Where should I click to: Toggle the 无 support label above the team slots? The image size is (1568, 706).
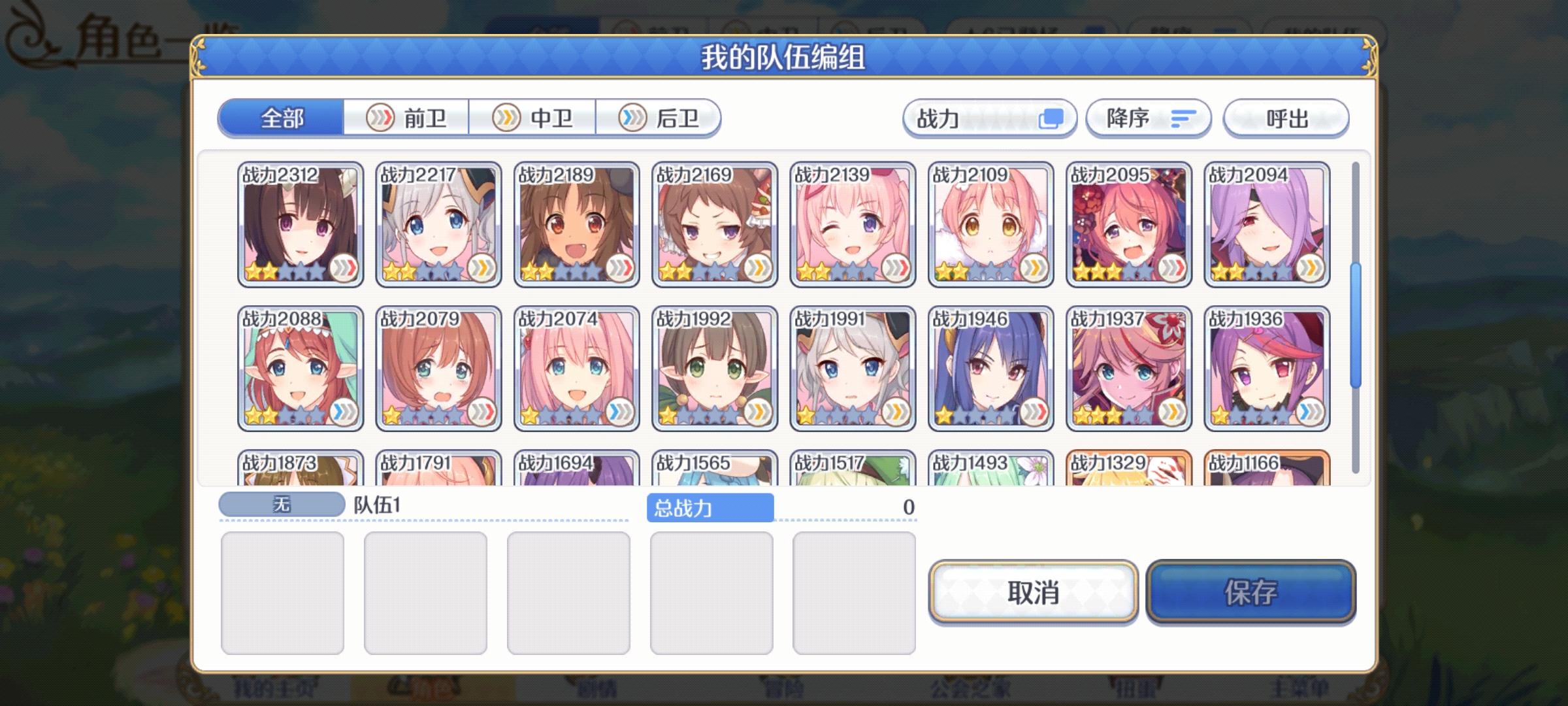[x=282, y=505]
